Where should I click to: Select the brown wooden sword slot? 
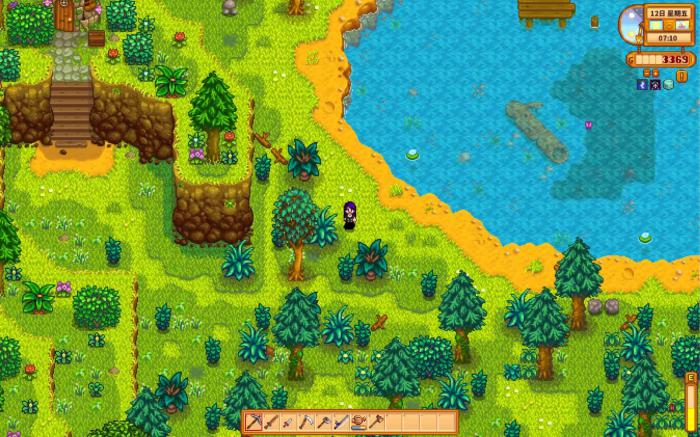pyautogui.click(x=271, y=422)
